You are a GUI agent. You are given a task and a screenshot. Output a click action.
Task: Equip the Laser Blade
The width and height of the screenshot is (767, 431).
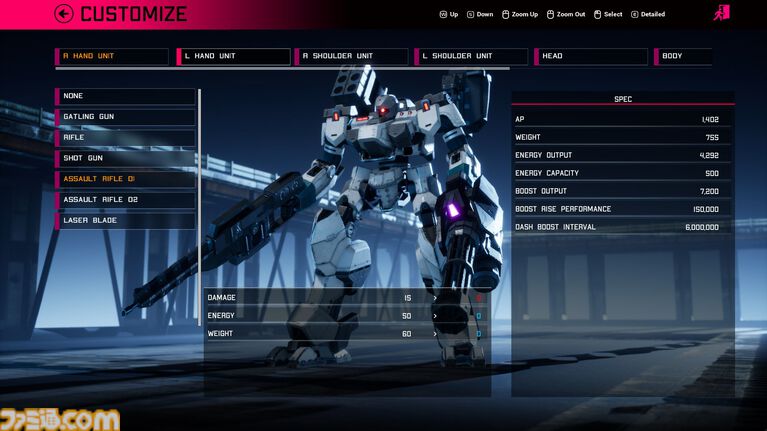tap(126, 220)
